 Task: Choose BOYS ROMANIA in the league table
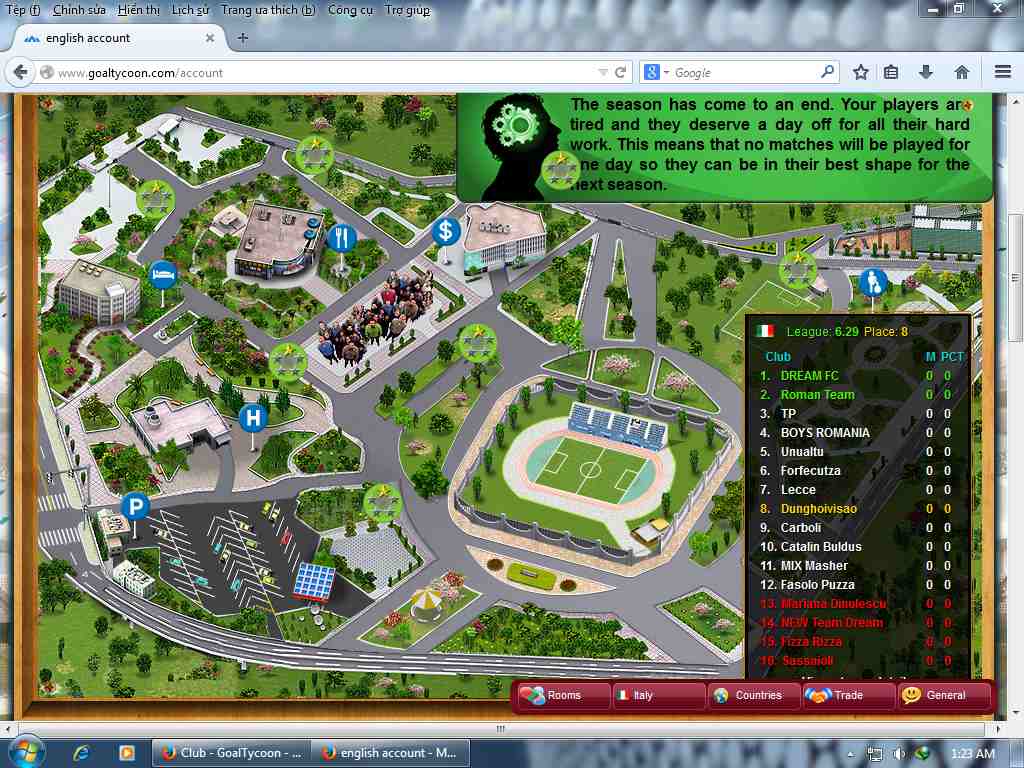pyautogui.click(x=825, y=433)
